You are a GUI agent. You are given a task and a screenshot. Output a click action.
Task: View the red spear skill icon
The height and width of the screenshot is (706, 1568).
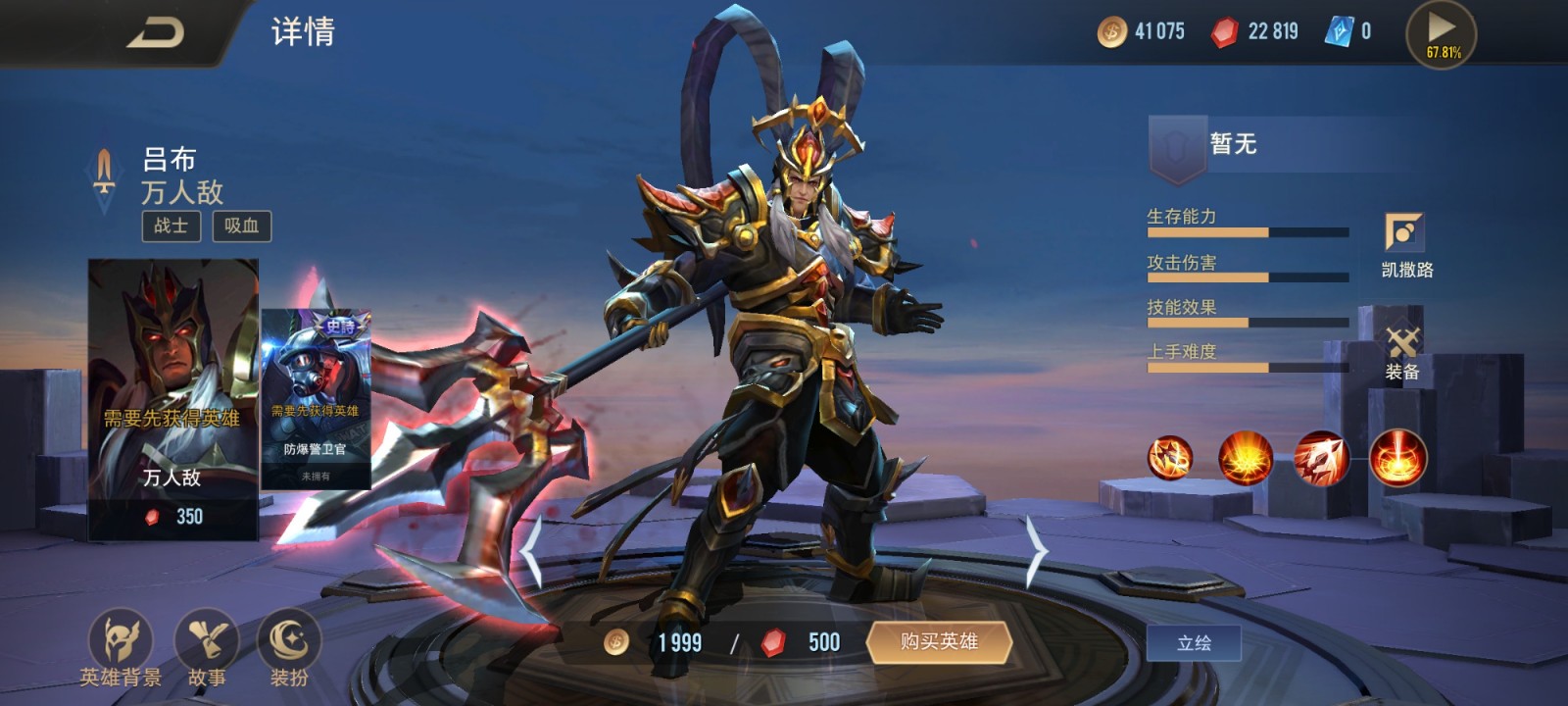click(1321, 458)
